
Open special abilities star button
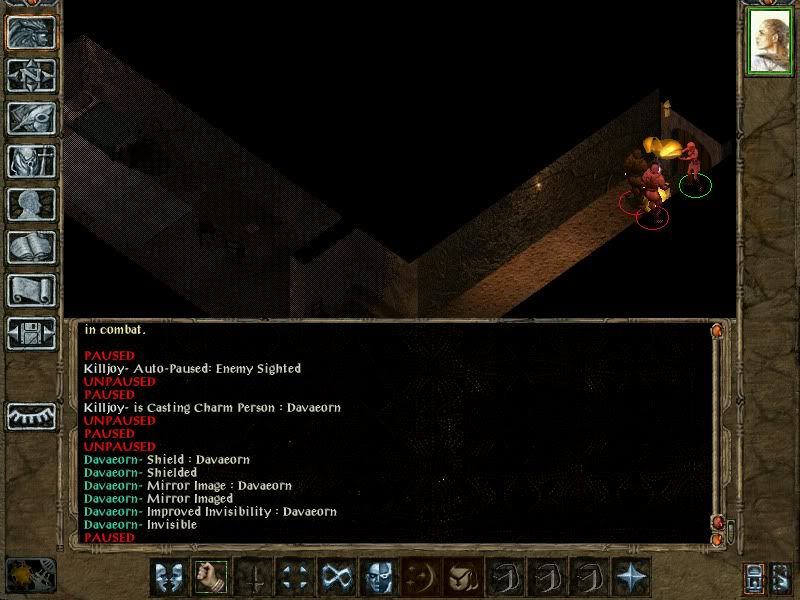click(x=630, y=577)
